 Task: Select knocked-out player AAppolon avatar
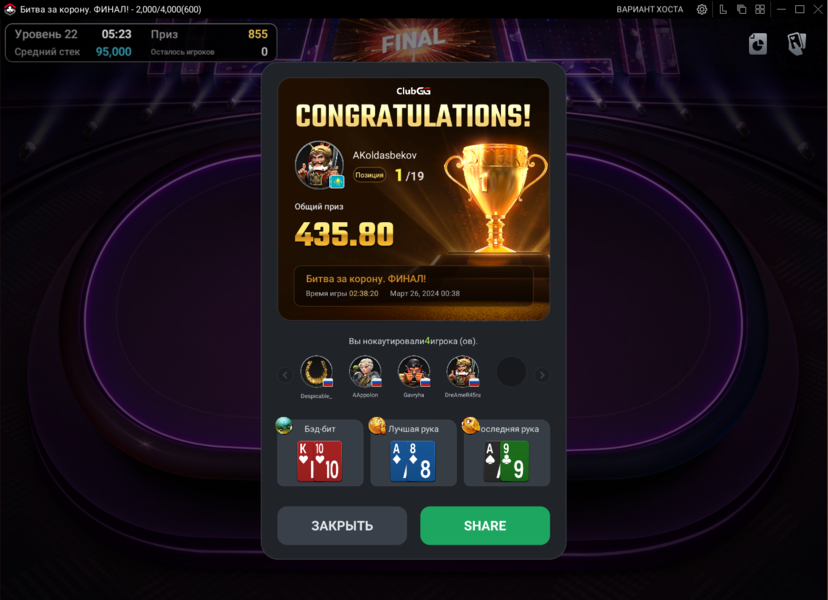tap(365, 372)
